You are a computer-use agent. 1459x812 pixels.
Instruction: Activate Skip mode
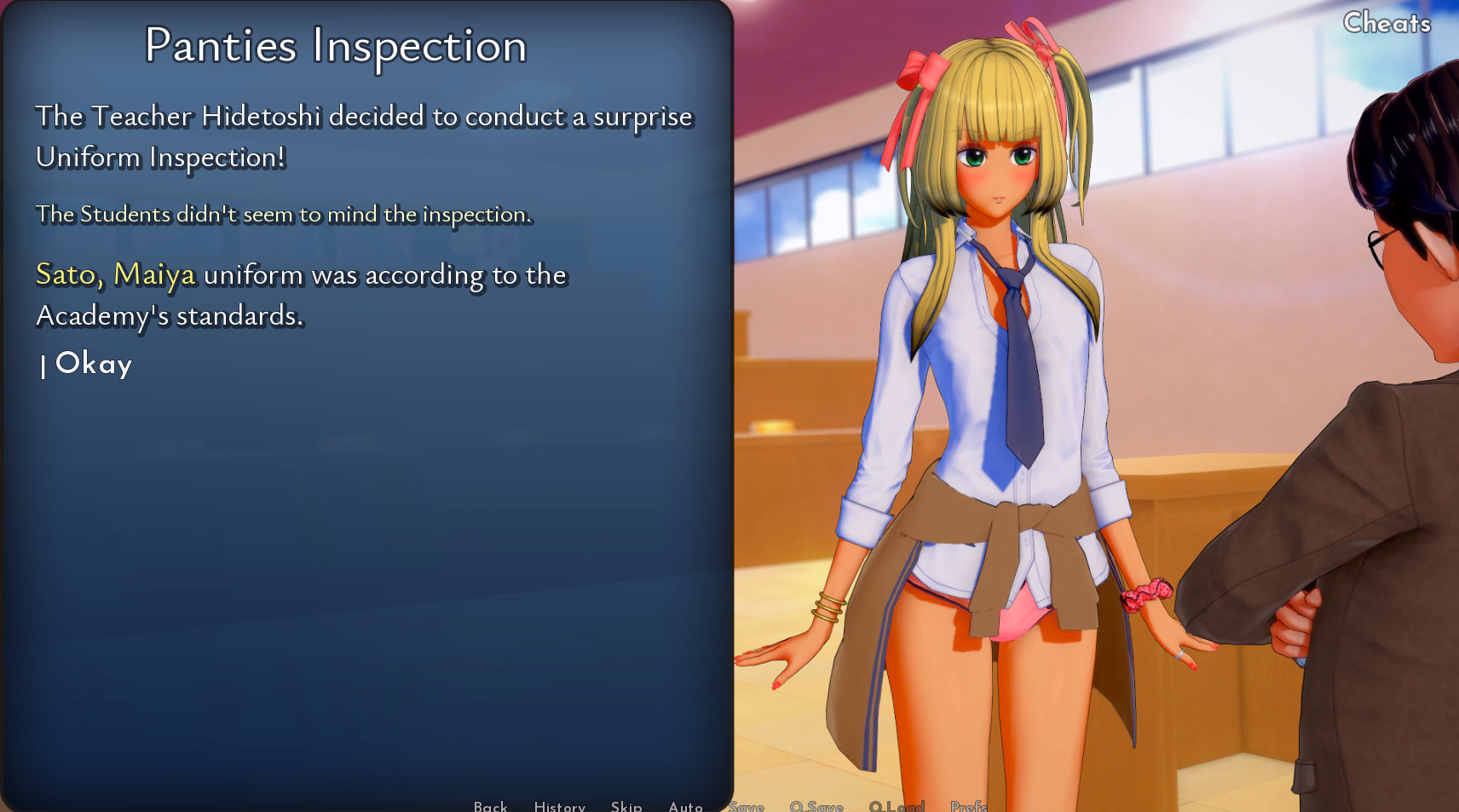(626, 806)
